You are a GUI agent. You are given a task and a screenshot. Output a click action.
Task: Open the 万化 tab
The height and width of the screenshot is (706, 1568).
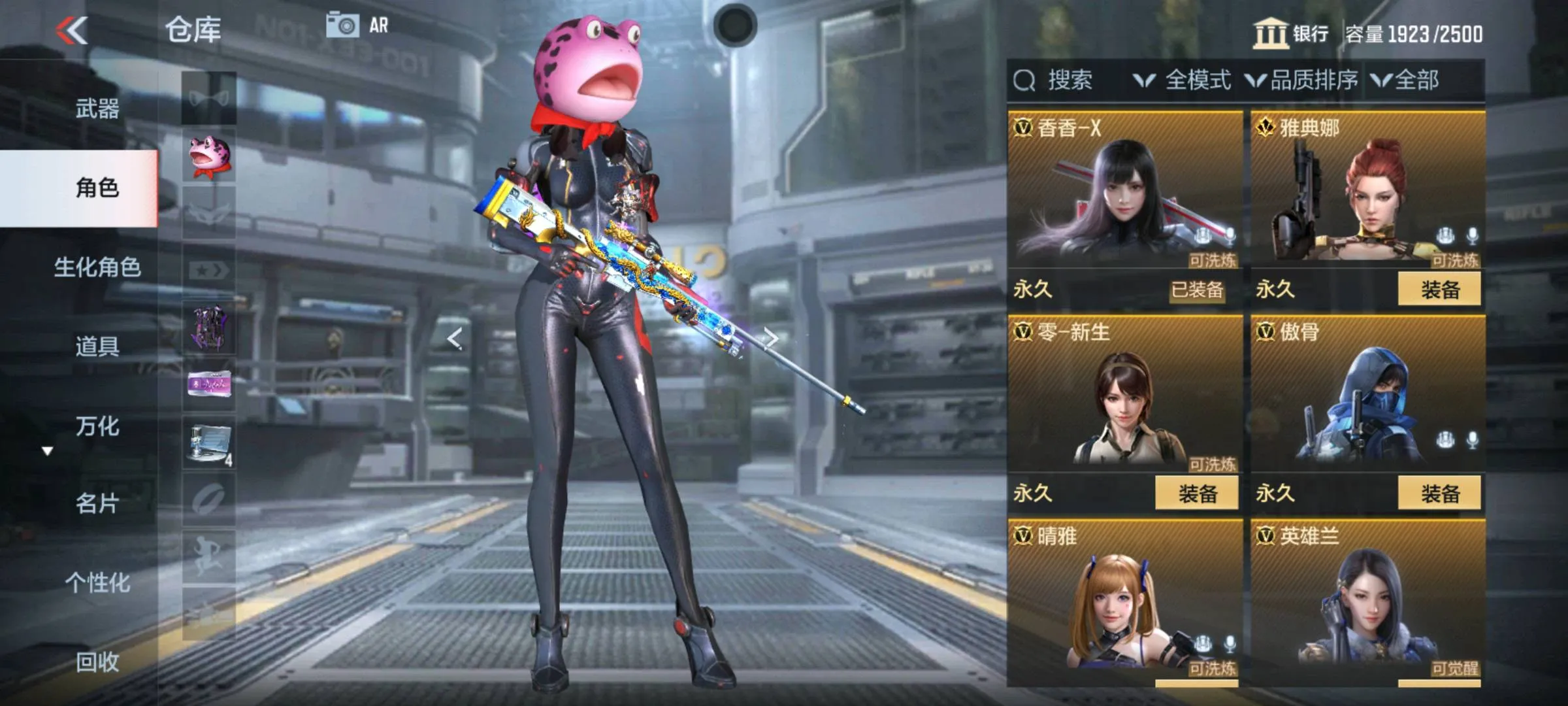click(97, 426)
